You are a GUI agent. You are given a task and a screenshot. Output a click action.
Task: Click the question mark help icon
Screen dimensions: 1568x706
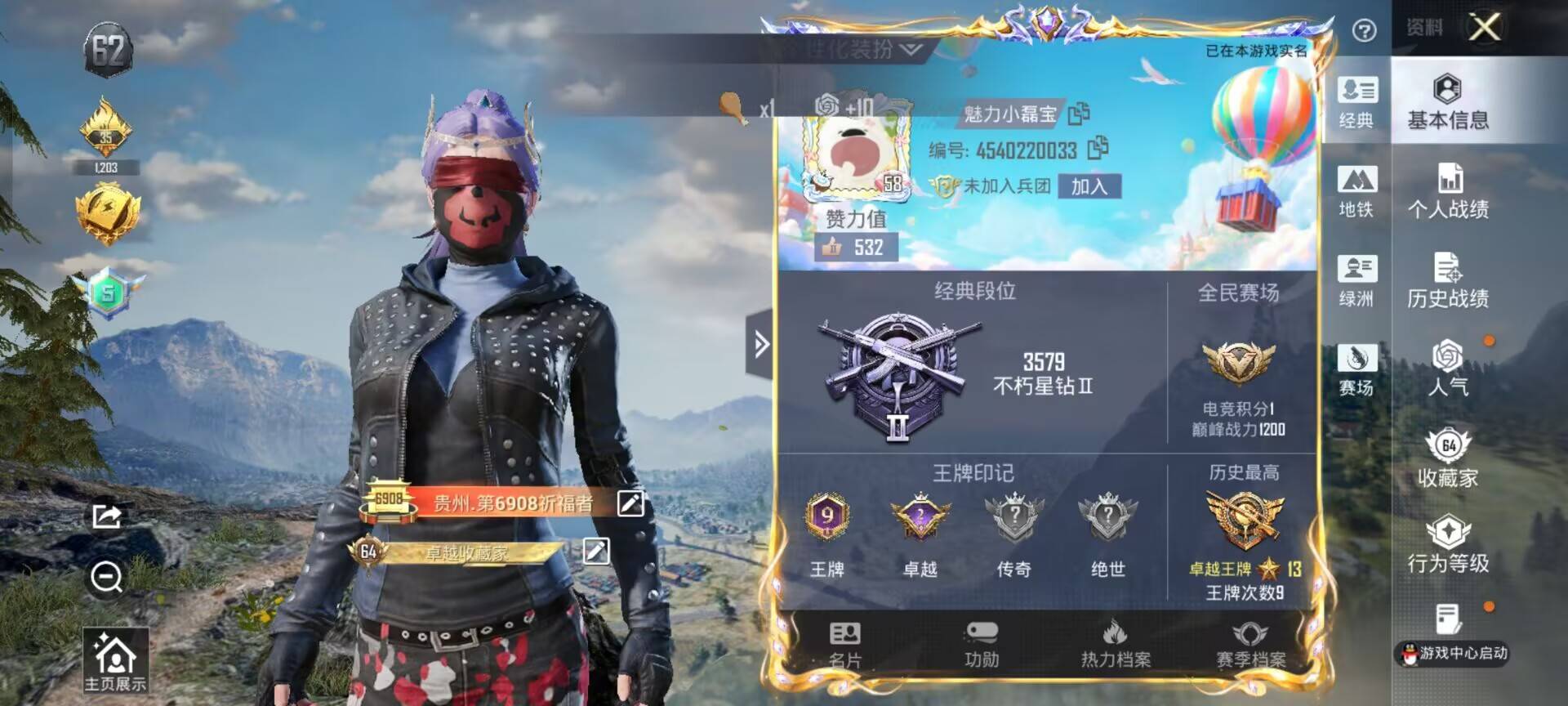(x=1364, y=31)
